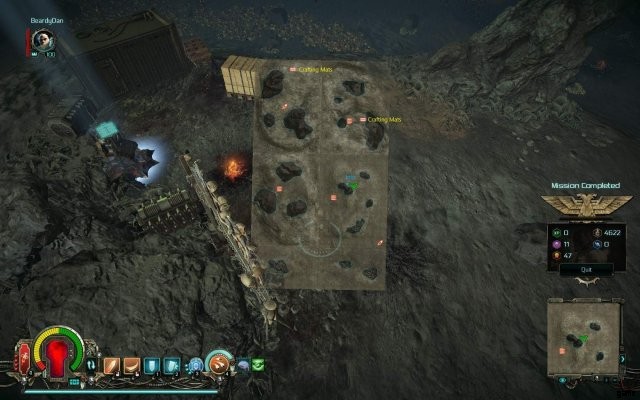Trigger the green icon on the skill bar
Viewport: 640px width, 400px height.
coord(258,365)
